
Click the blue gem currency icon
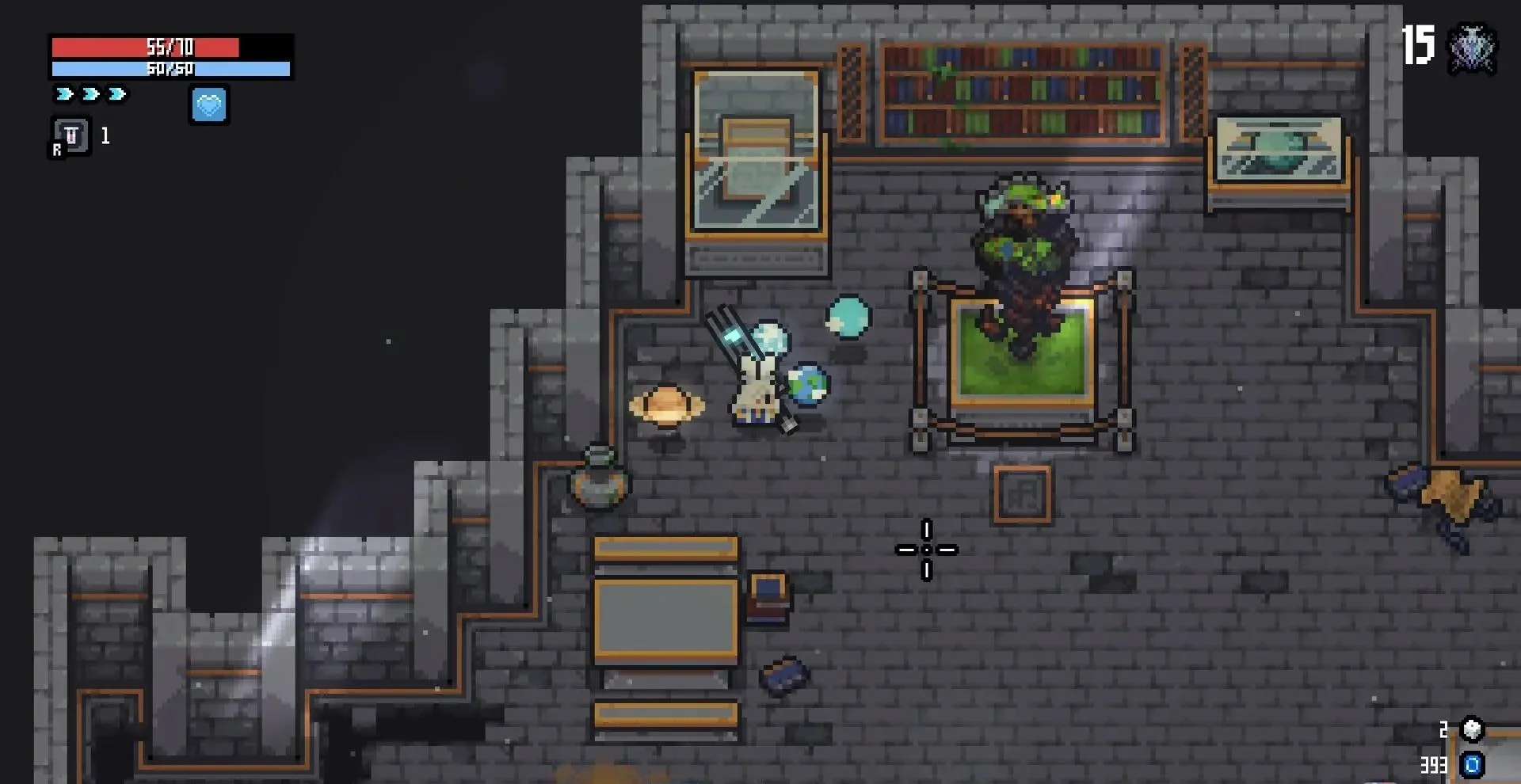(x=1473, y=765)
